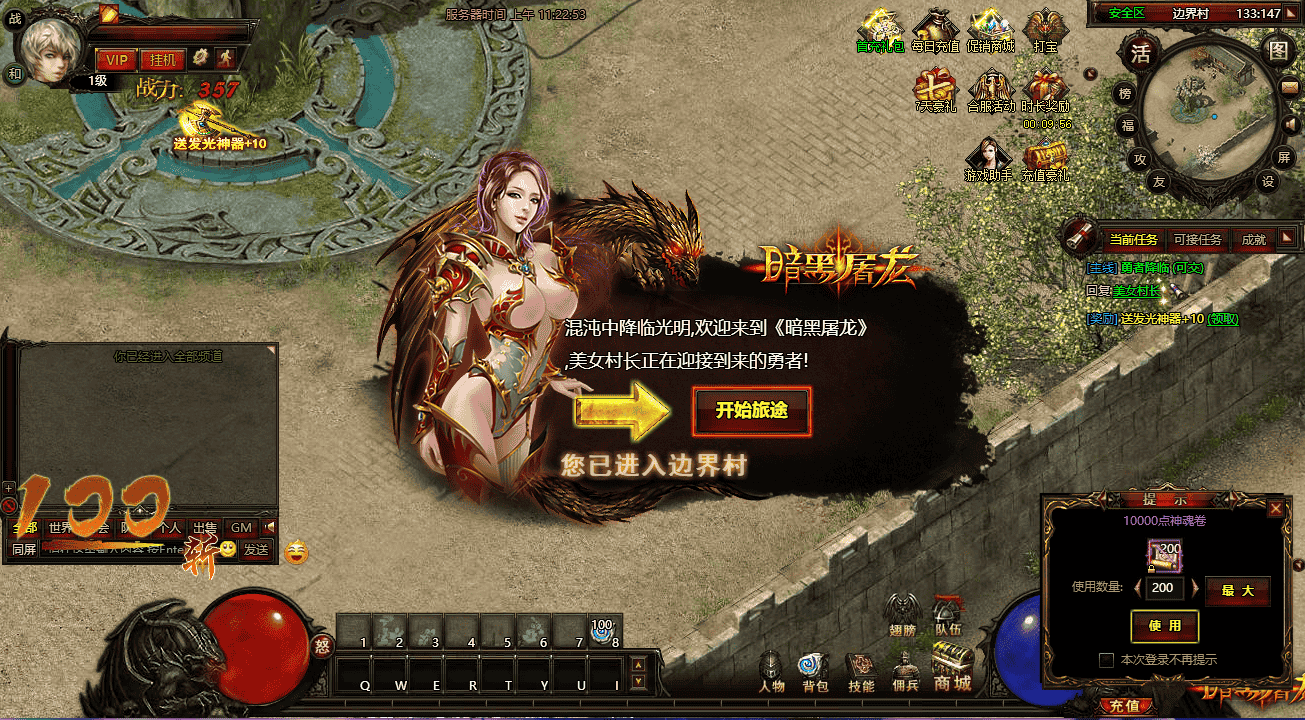Send chat message with 发送 button

tap(256, 549)
